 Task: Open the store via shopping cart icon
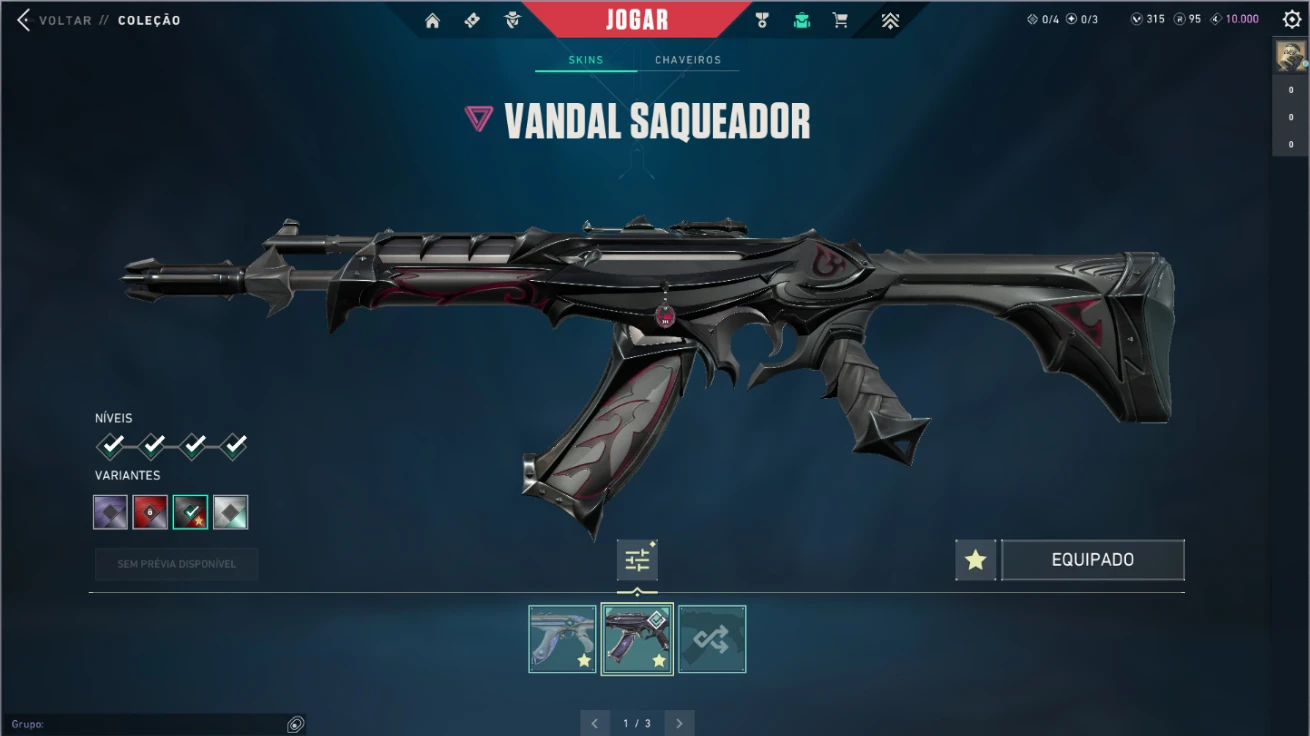pyautogui.click(x=840, y=20)
